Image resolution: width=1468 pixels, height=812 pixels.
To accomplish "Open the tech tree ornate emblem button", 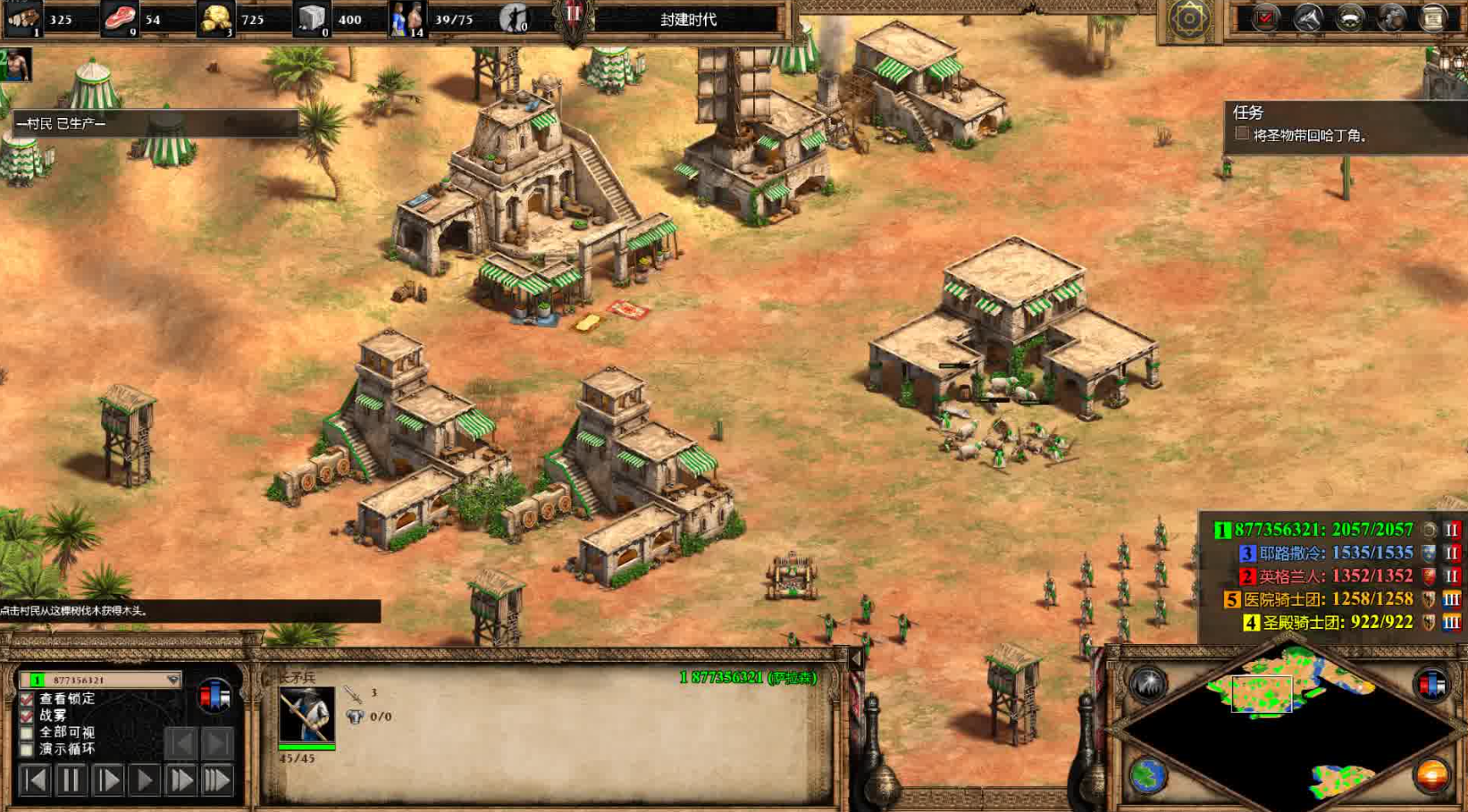I will pos(1188,19).
